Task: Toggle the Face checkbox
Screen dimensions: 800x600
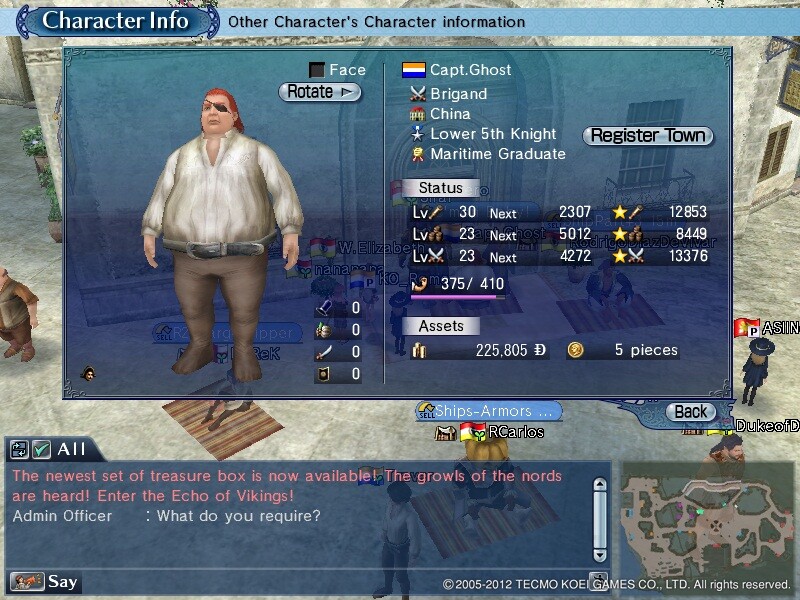Action: click(317, 70)
